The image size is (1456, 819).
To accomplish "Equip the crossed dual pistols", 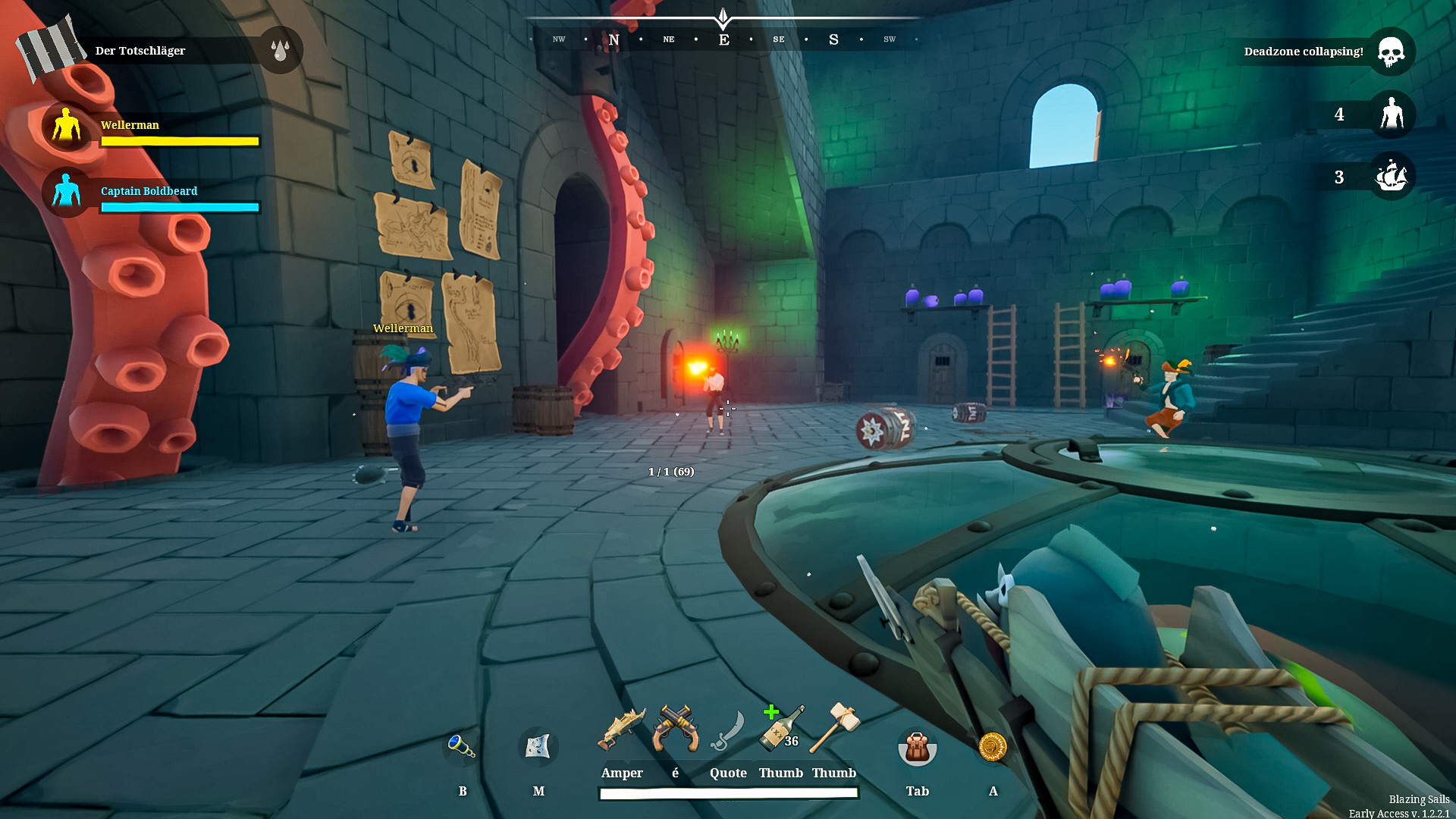I will pyautogui.click(x=675, y=729).
